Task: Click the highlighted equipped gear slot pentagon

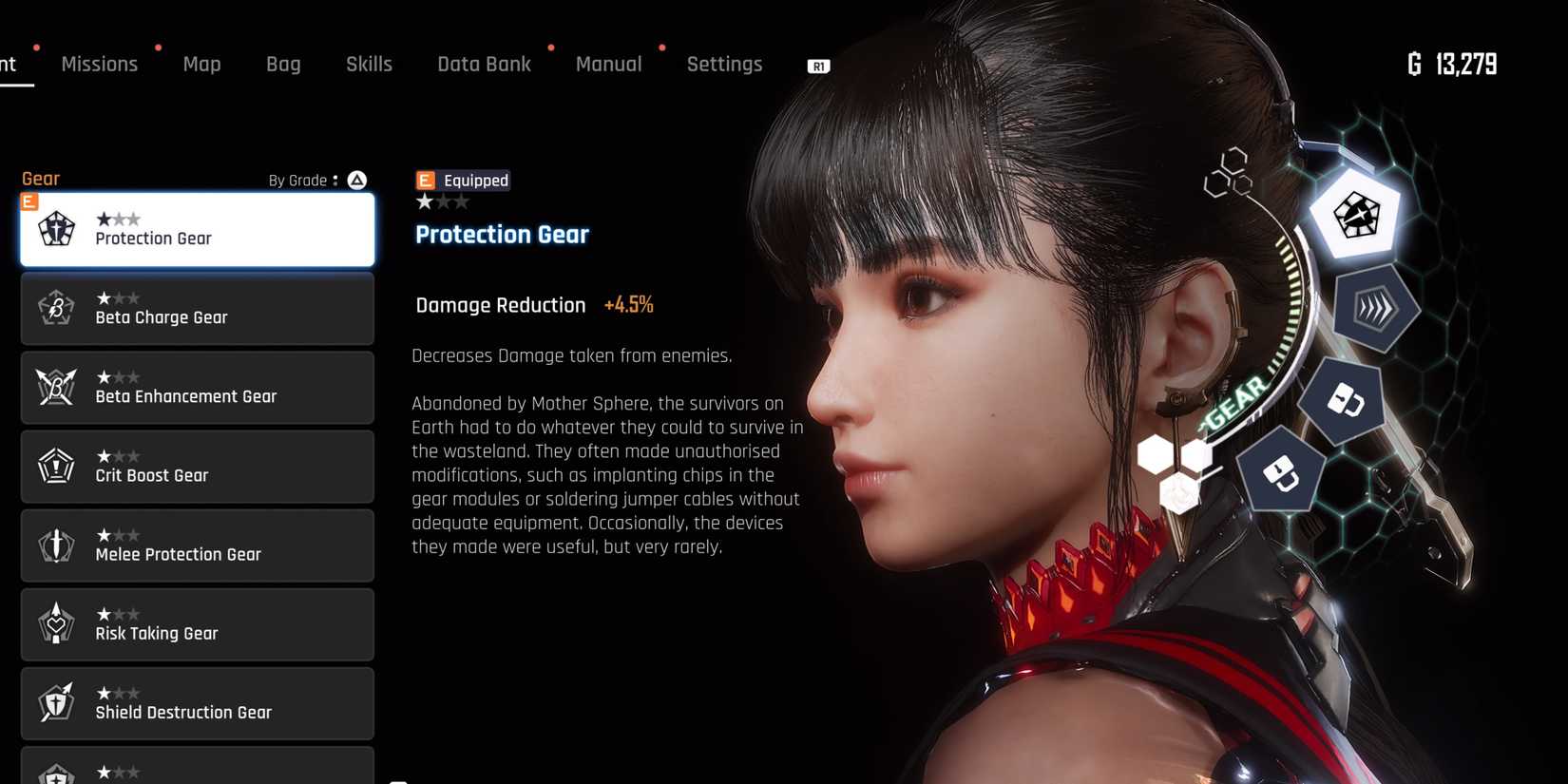Action: (1357, 217)
